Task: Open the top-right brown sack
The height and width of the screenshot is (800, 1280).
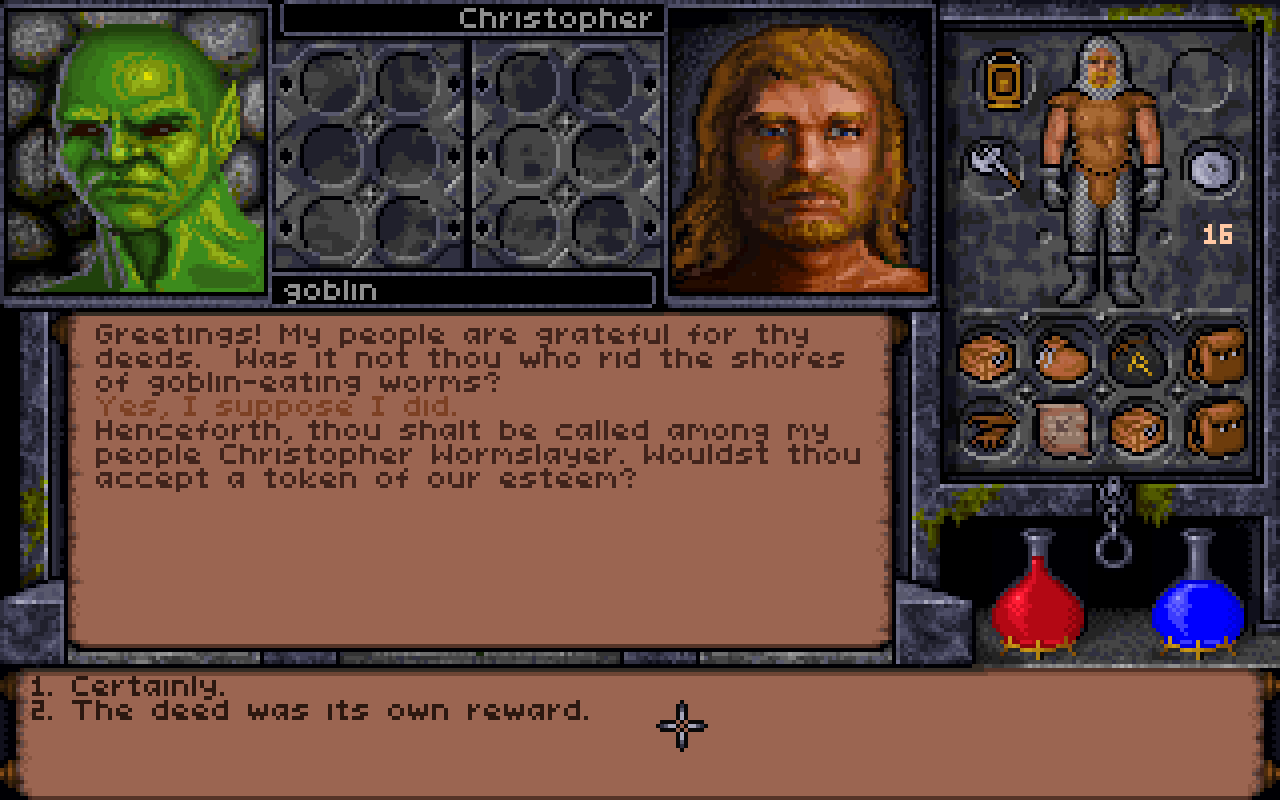Action: (1216, 355)
